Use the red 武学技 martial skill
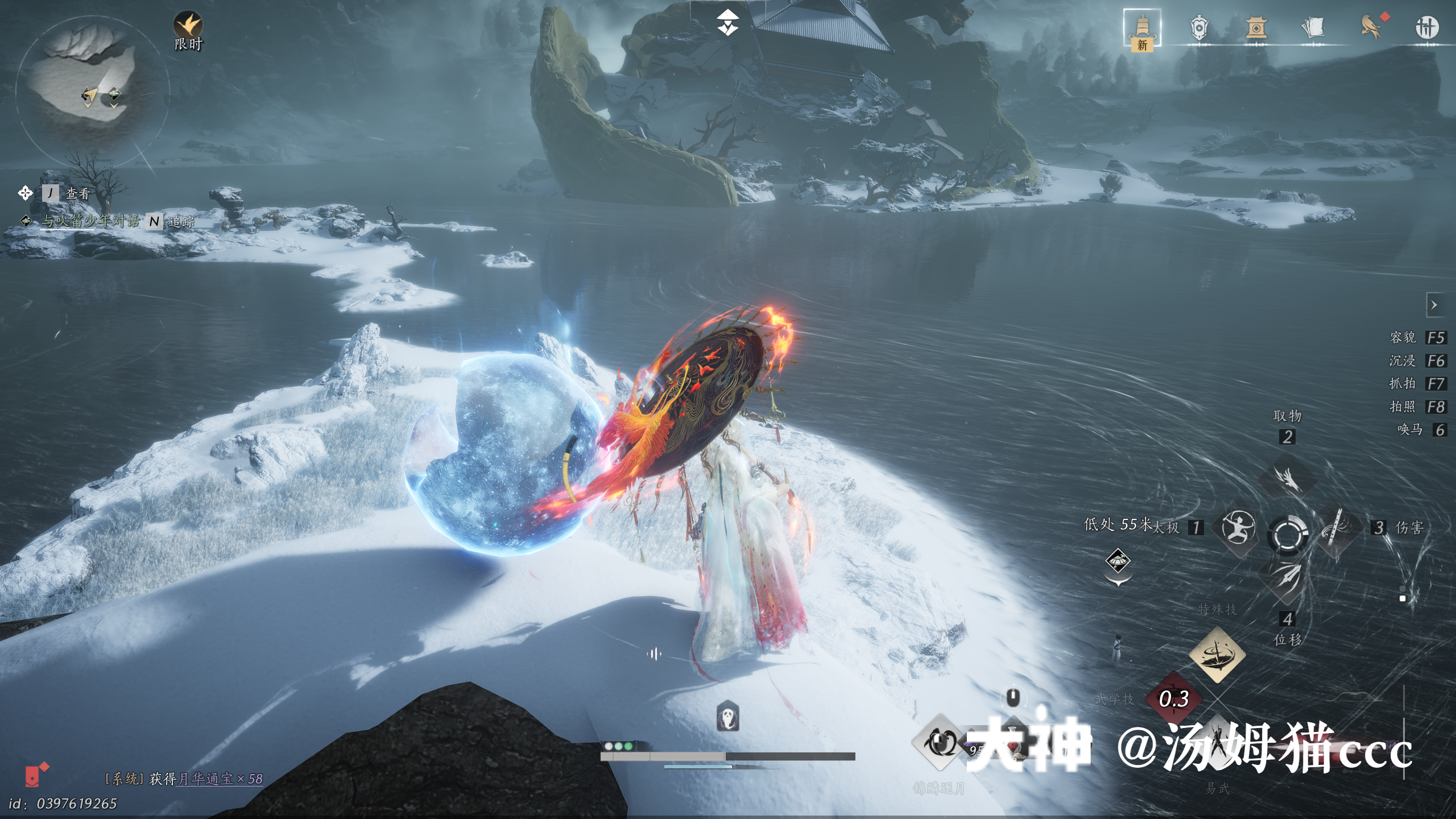1456x819 pixels. coord(1174,698)
